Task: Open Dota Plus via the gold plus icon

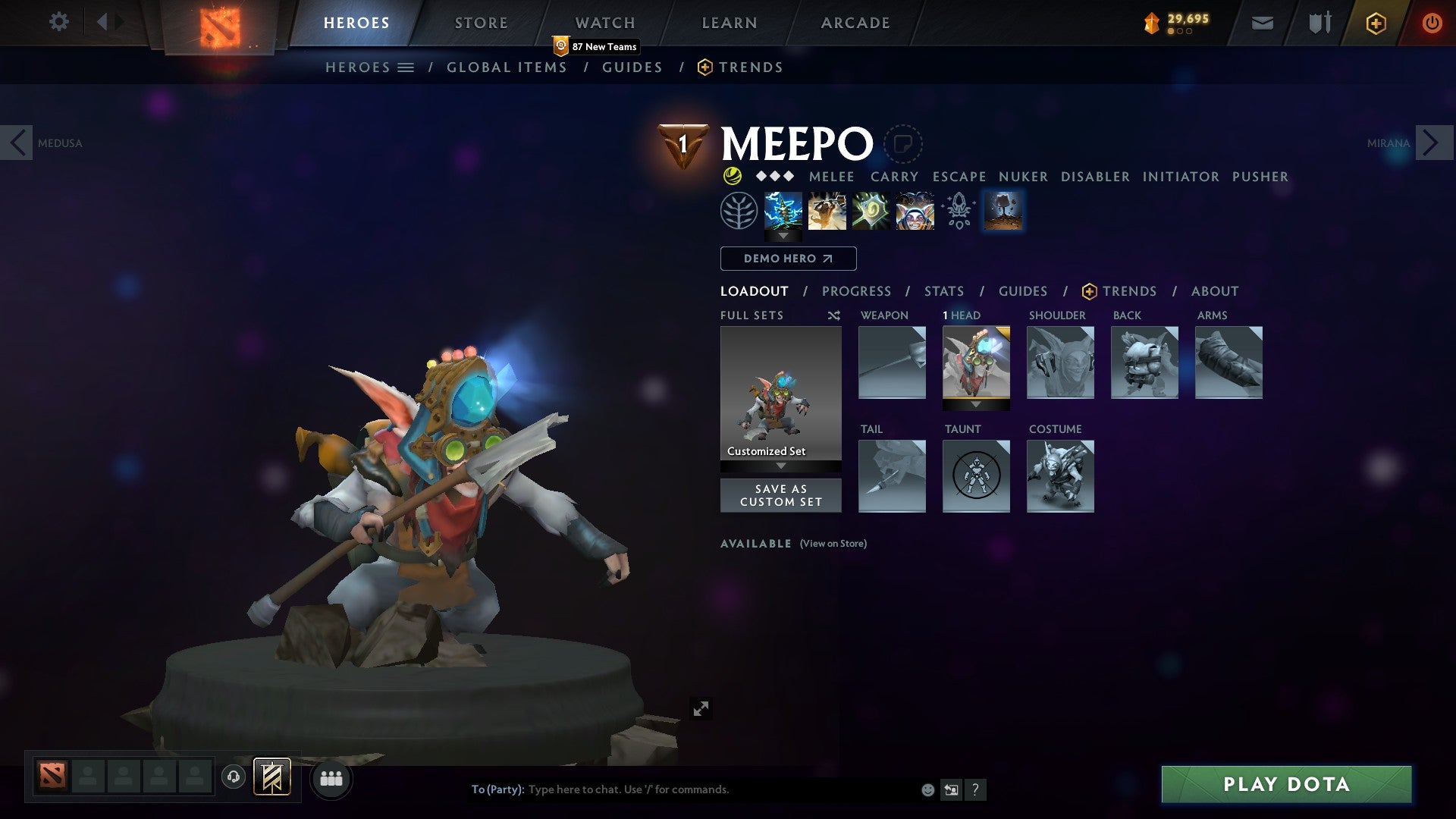Action: [1376, 23]
